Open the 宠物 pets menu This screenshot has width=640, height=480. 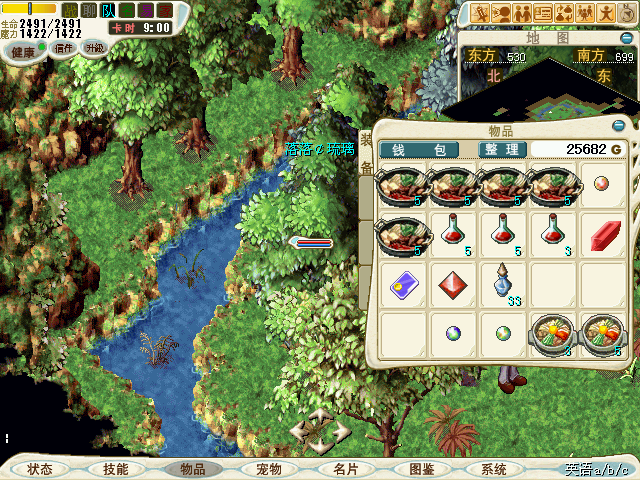tap(269, 469)
